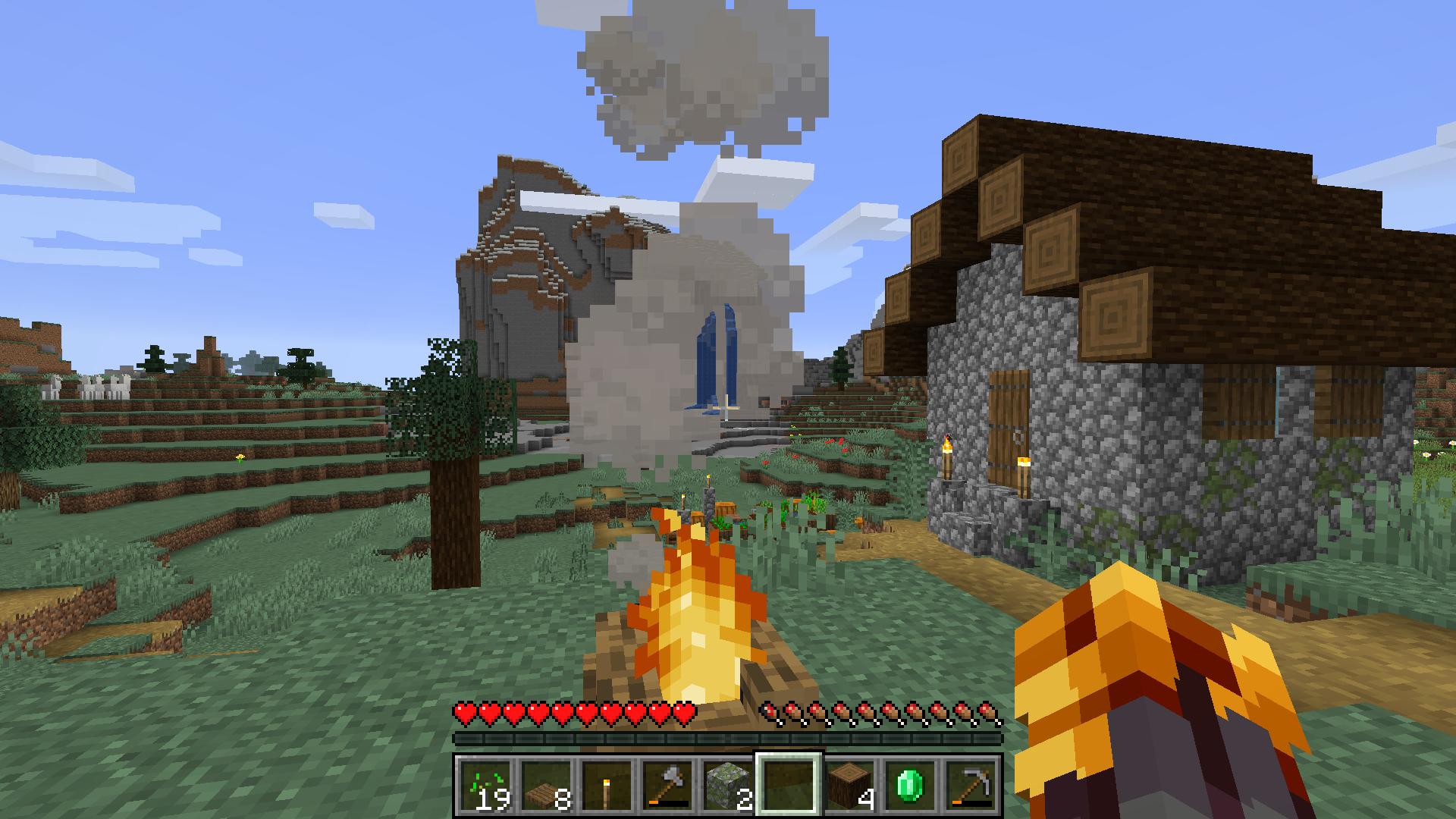Select the stone pickaxe slot
The image size is (1456, 819).
971,786
